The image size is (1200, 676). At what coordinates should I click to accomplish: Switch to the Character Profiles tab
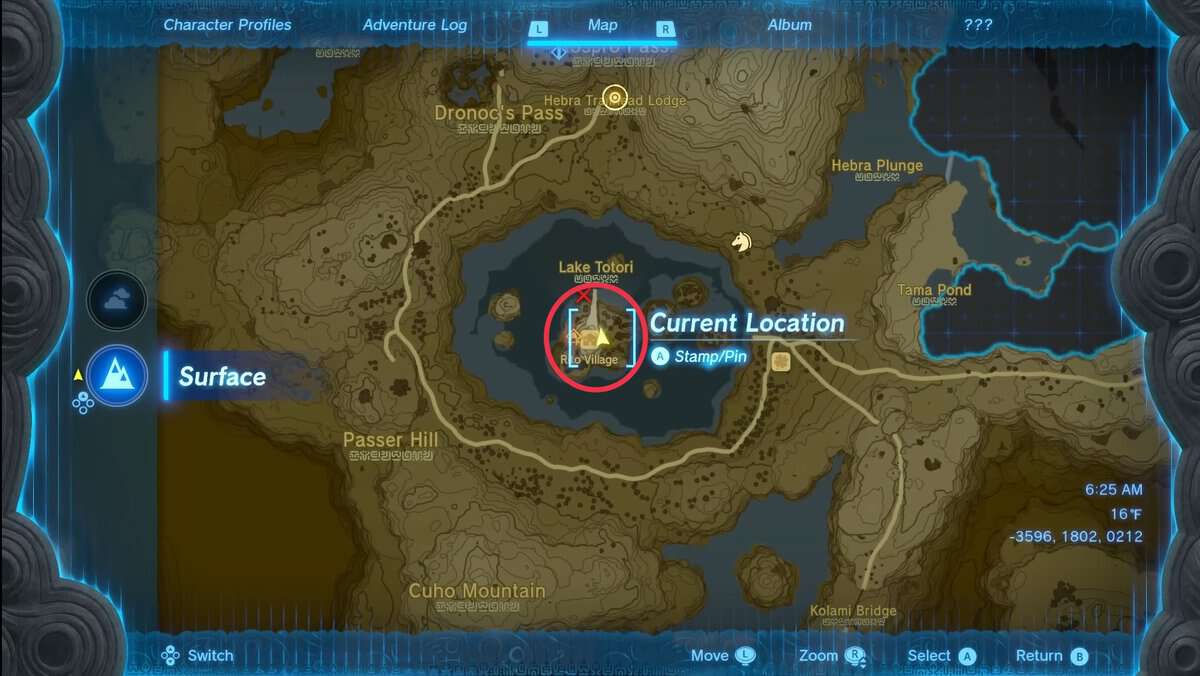[x=227, y=25]
